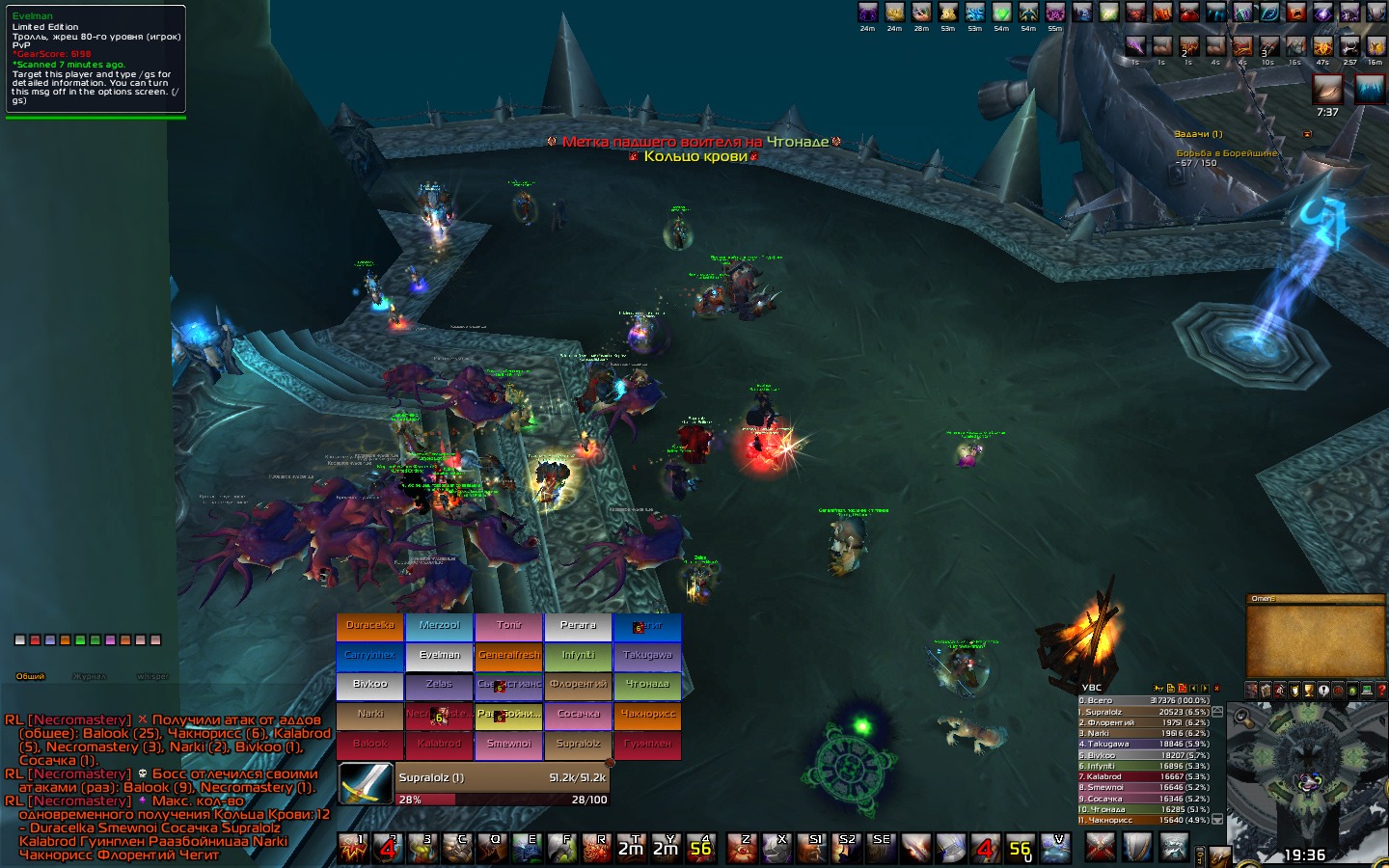This screenshot has height=868, width=1389.
Task: Select Duracelka in the raid frames
Action: click(370, 627)
